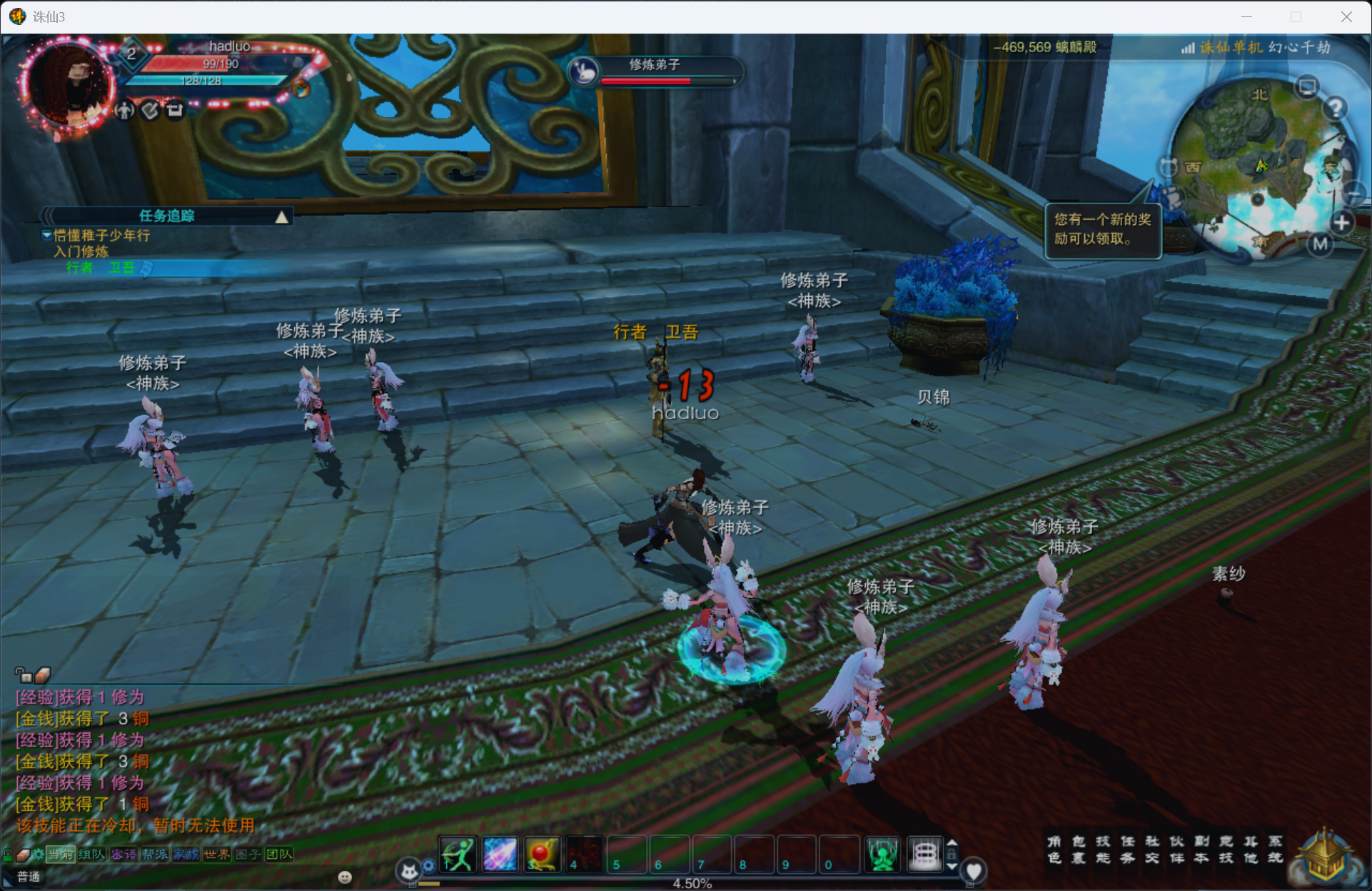Close the game window

[1346, 16]
